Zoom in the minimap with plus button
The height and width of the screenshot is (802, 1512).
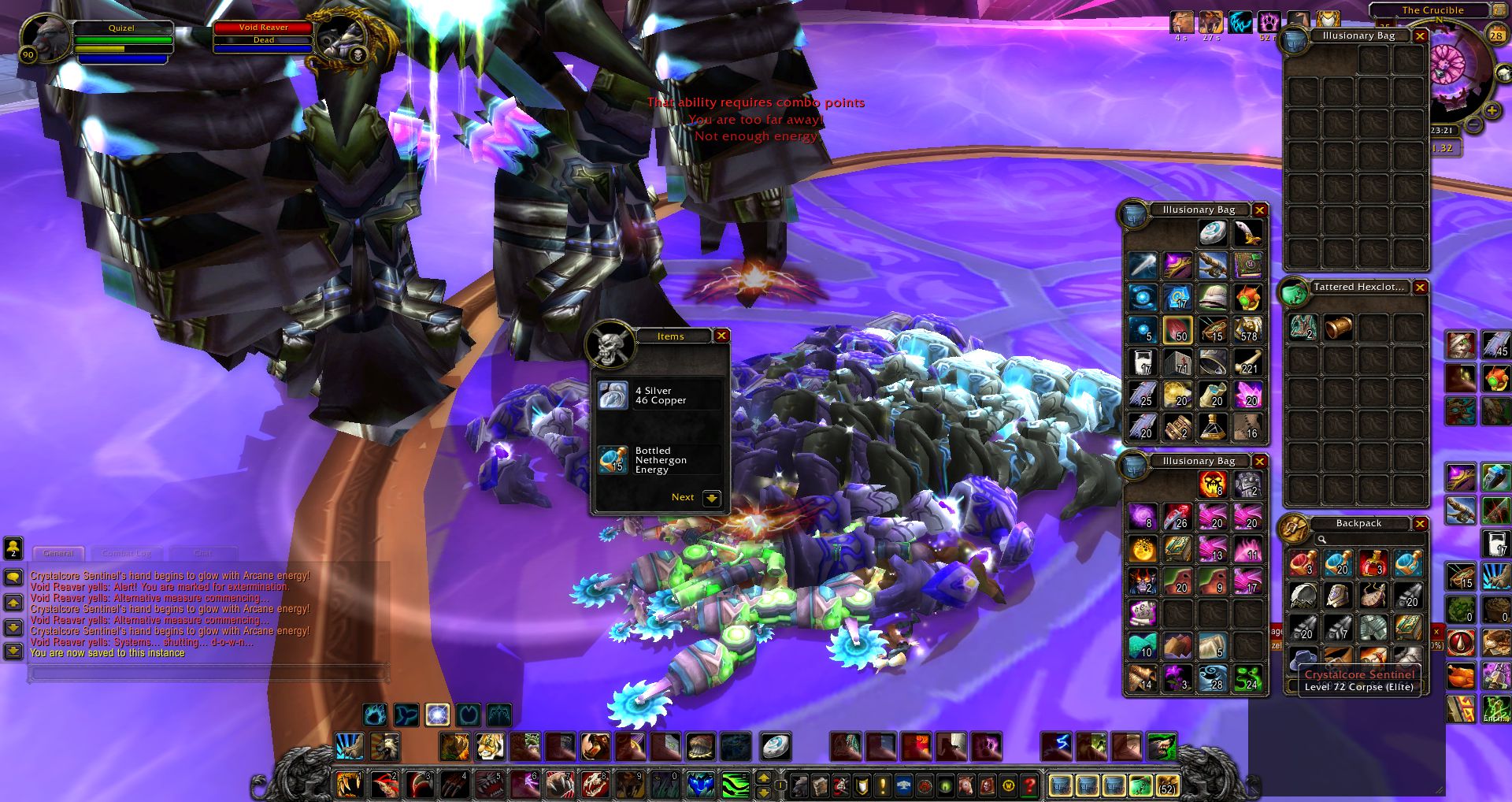(x=1491, y=111)
